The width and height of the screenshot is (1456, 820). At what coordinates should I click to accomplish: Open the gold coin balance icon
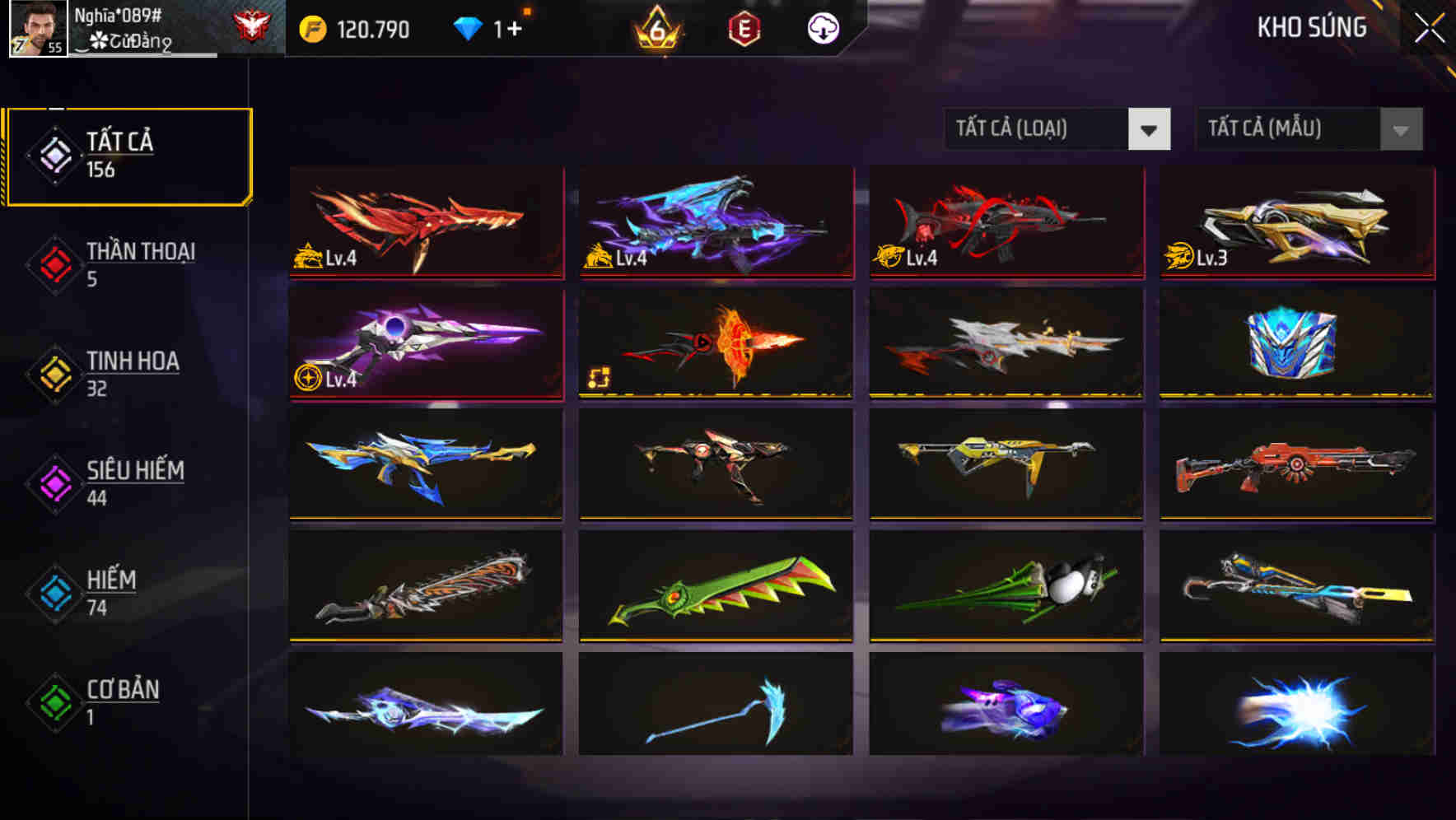(x=313, y=27)
